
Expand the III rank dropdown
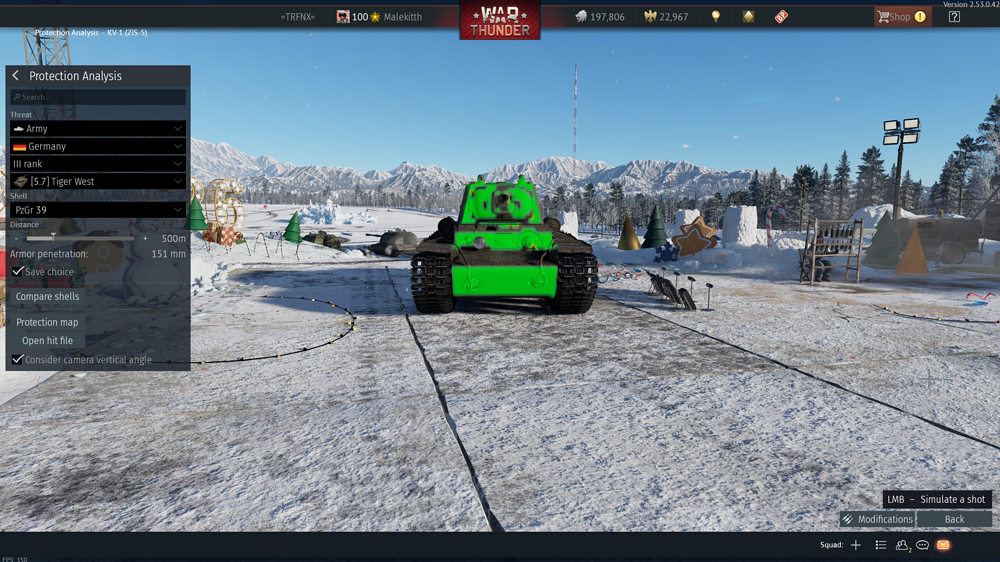(x=98, y=164)
